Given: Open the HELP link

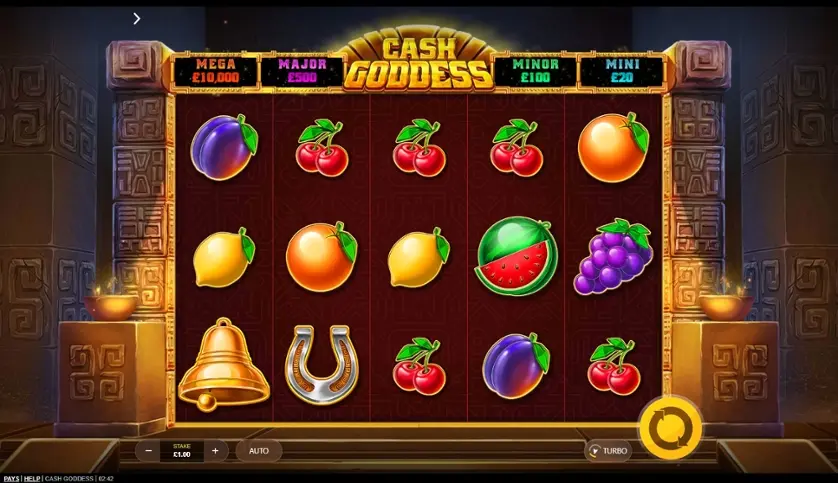Looking at the screenshot, I should point(33,478).
